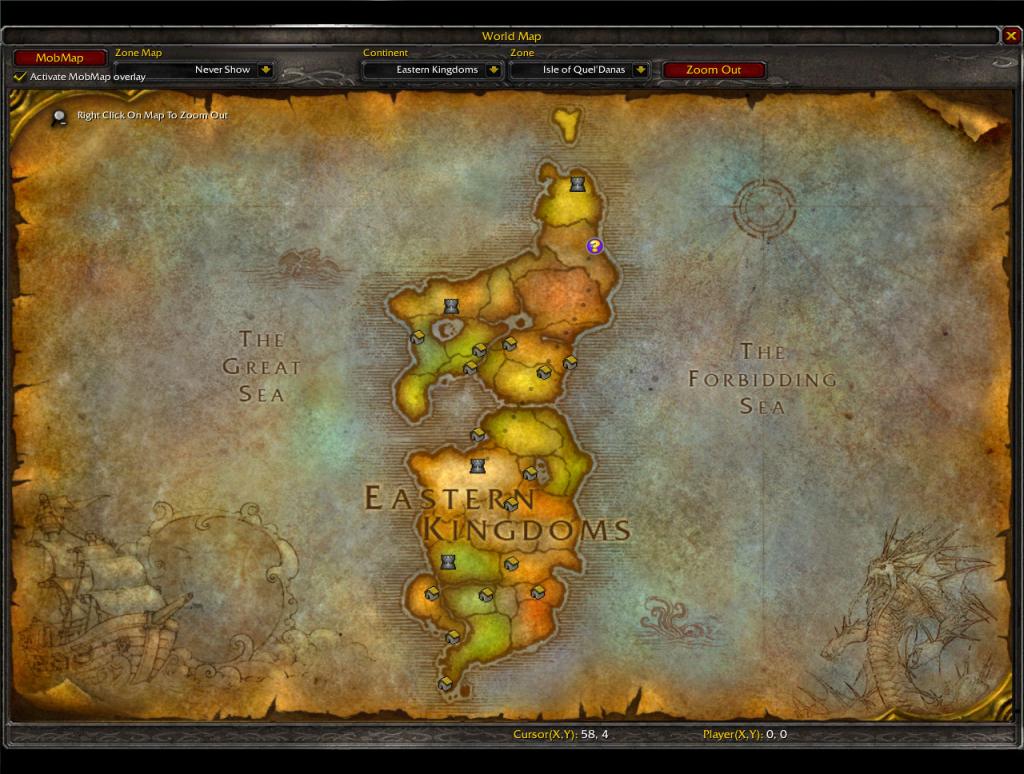
Task: Click the red Zoom Out button
Action: [x=714, y=70]
